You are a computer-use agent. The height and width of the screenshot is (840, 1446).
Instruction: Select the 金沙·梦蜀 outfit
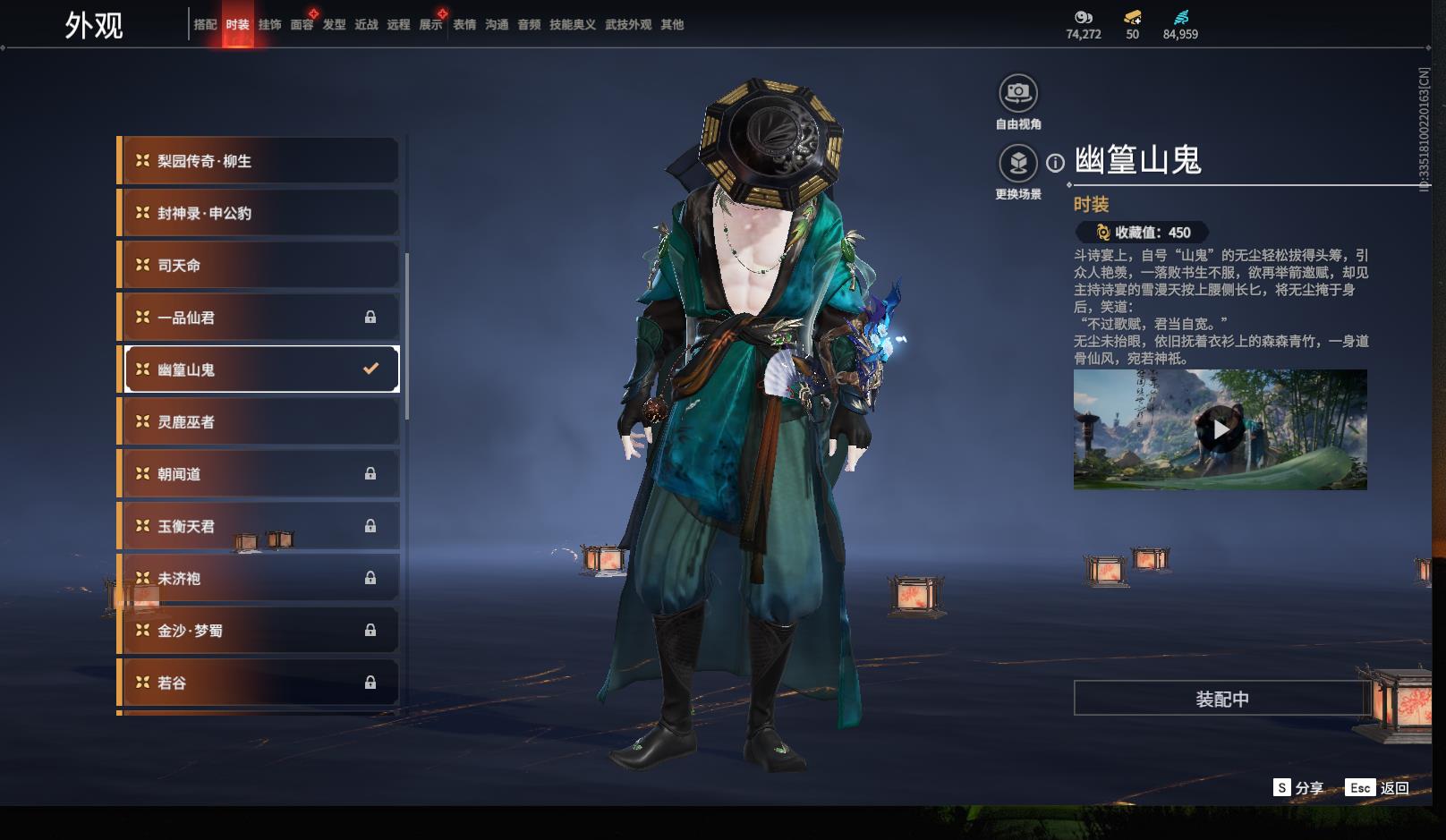tap(259, 631)
